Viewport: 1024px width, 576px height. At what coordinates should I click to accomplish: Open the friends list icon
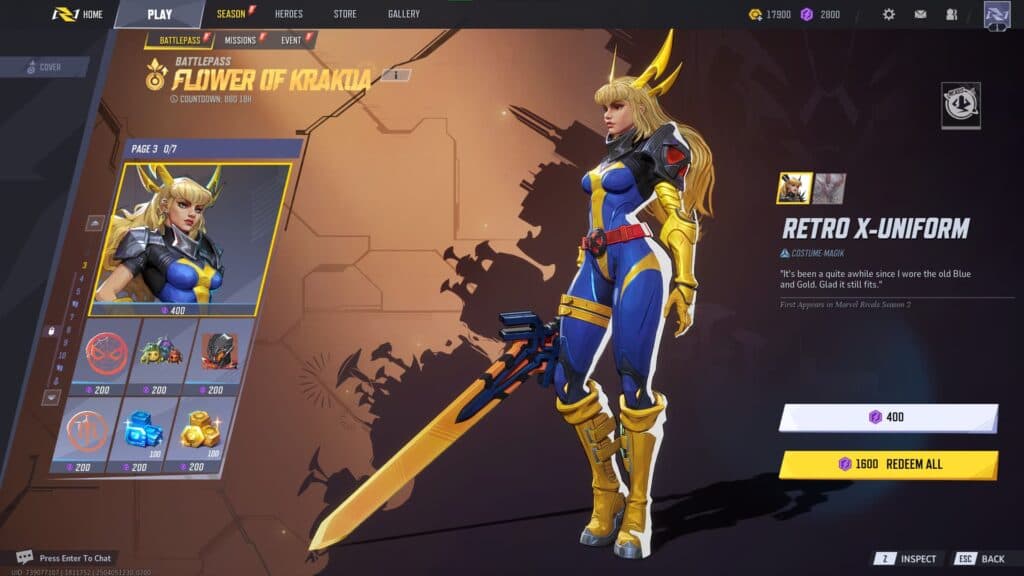tap(951, 15)
